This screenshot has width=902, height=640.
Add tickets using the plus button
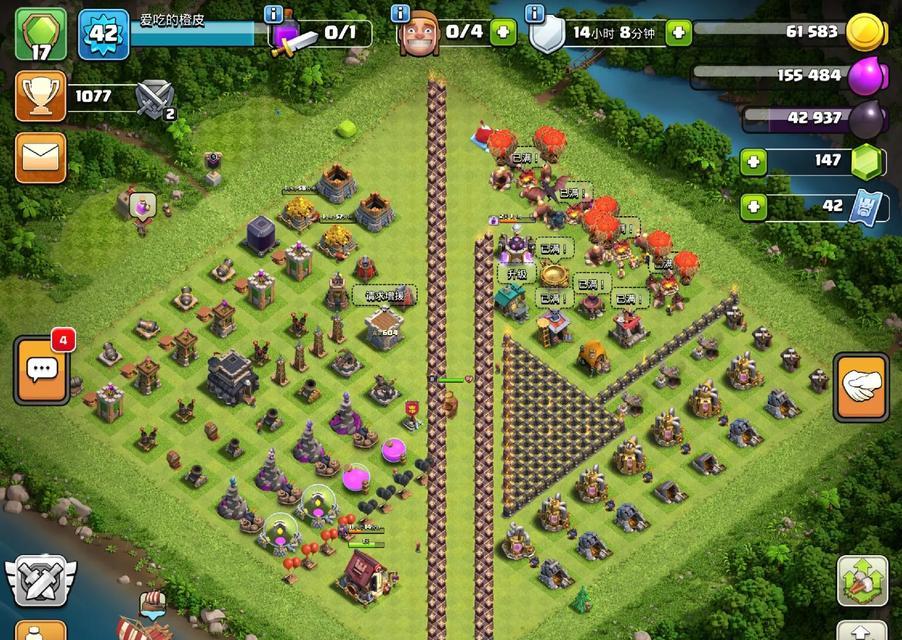point(753,207)
